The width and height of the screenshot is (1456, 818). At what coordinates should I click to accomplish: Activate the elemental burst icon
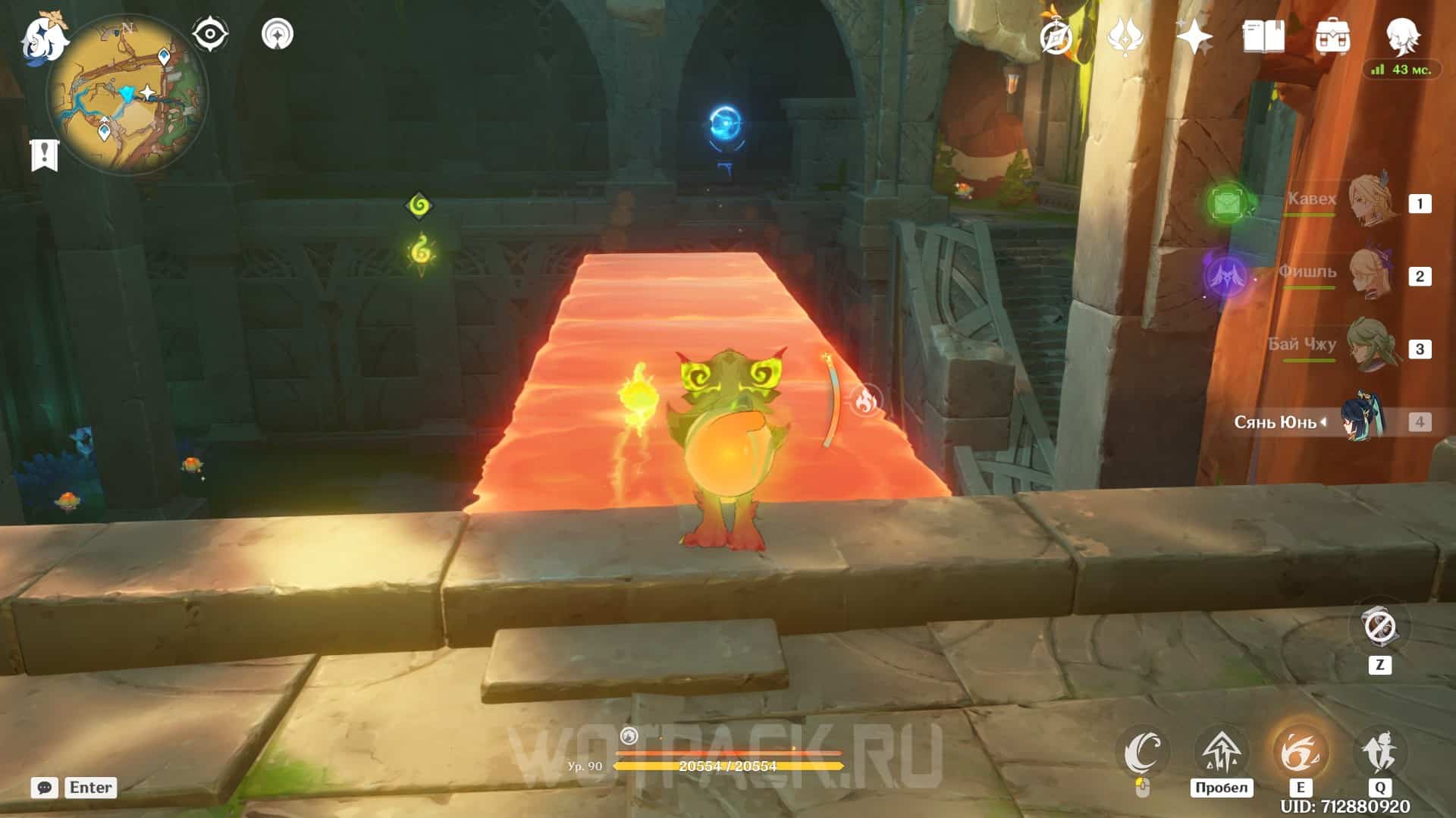pyautogui.click(x=1379, y=752)
